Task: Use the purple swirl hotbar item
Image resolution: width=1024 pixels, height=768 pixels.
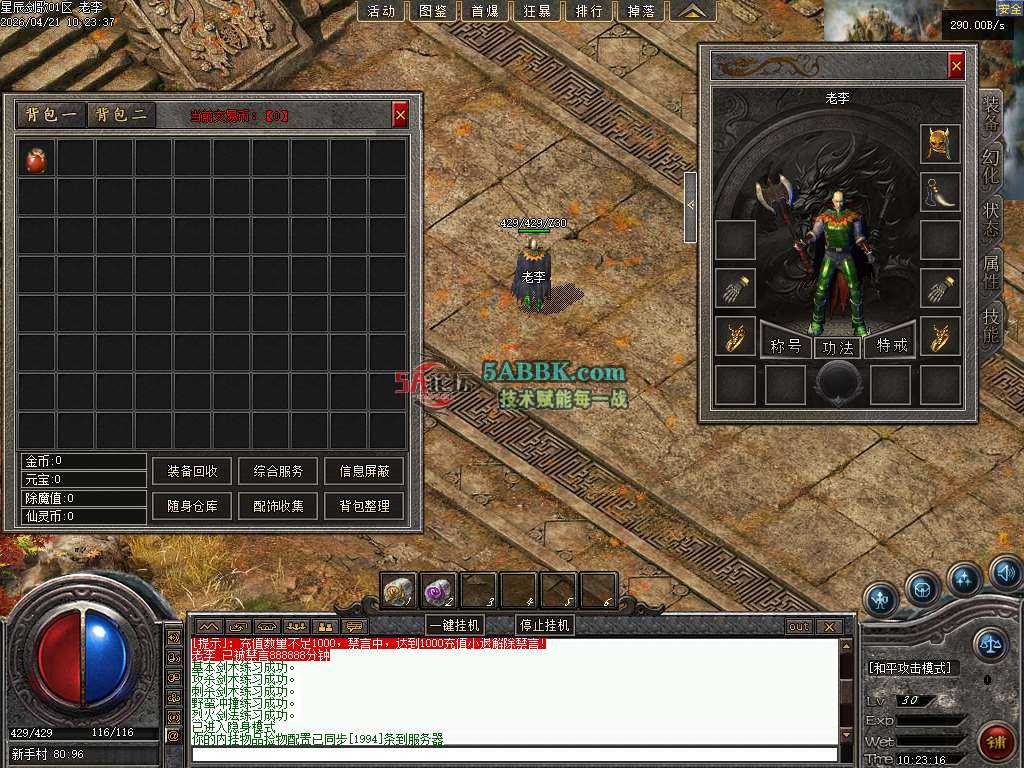Action: pyautogui.click(x=438, y=589)
